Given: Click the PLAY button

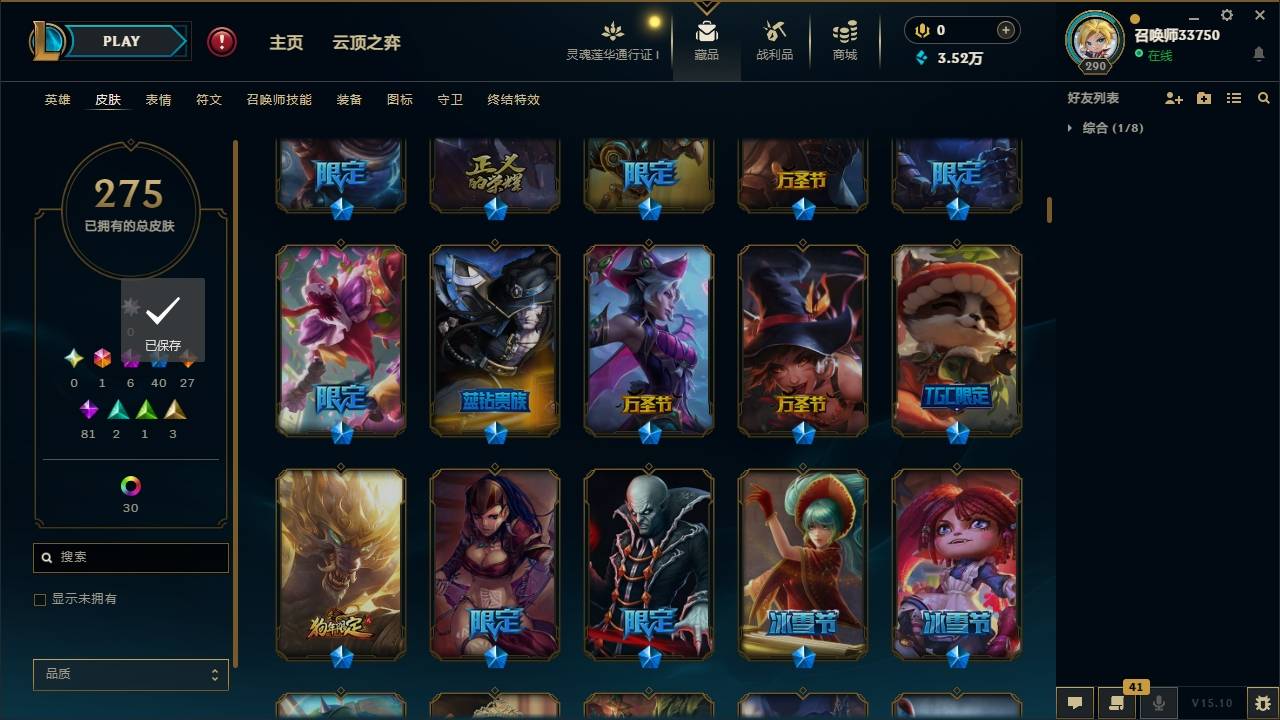Looking at the screenshot, I should (120, 41).
